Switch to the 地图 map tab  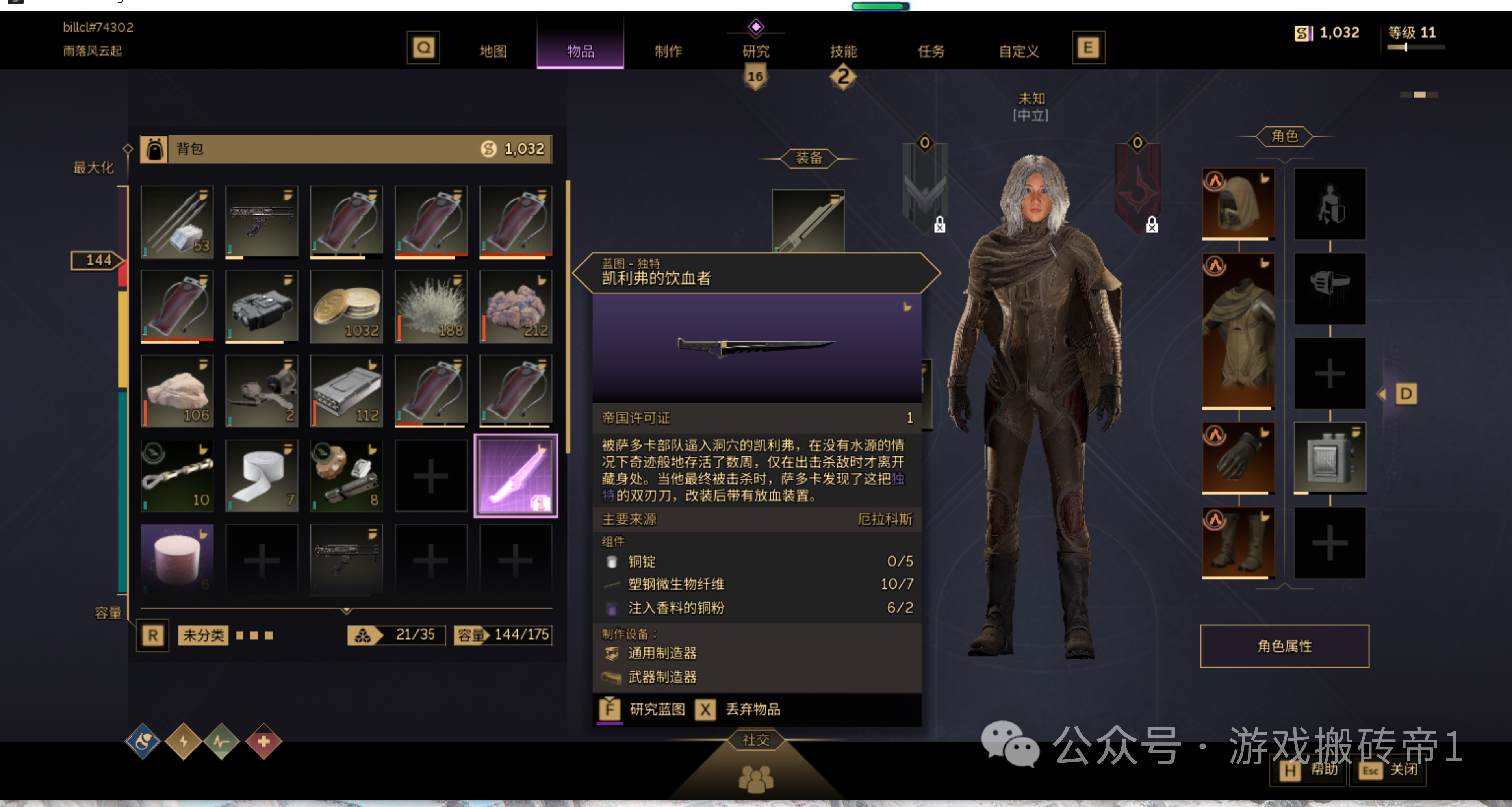(x=492, y=51)
